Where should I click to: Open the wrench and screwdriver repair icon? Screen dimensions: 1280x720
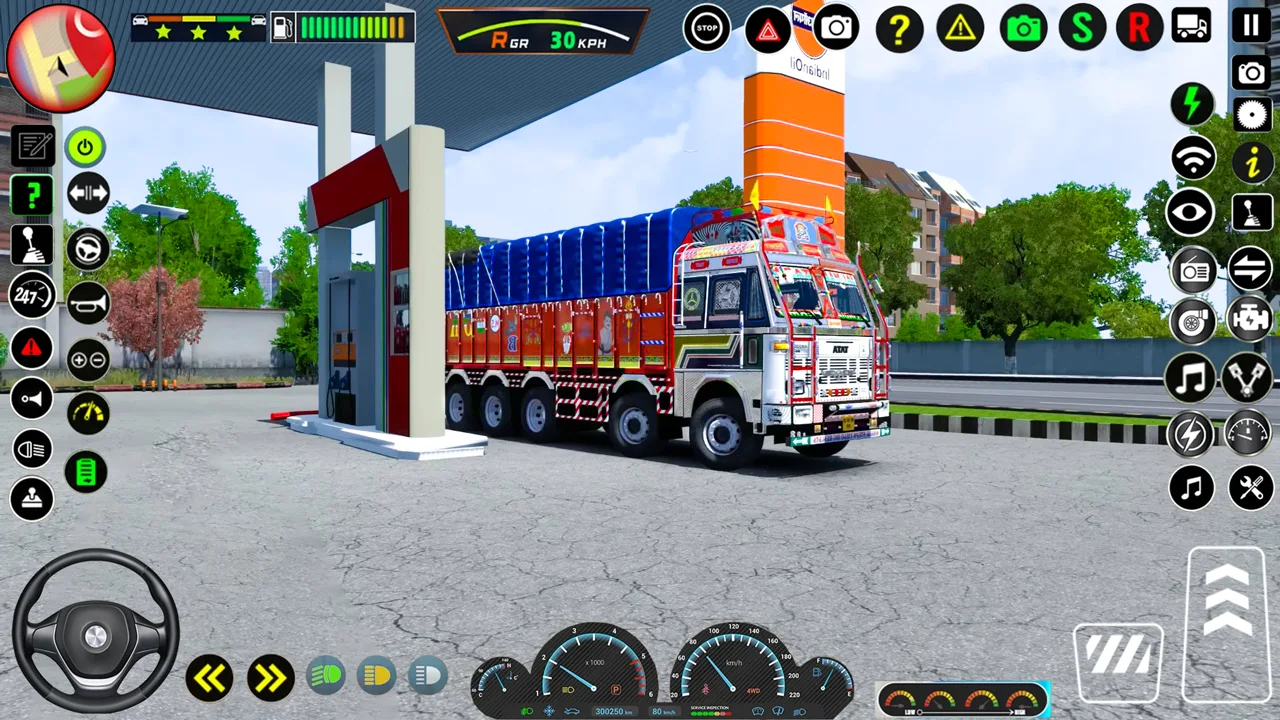1250,488
